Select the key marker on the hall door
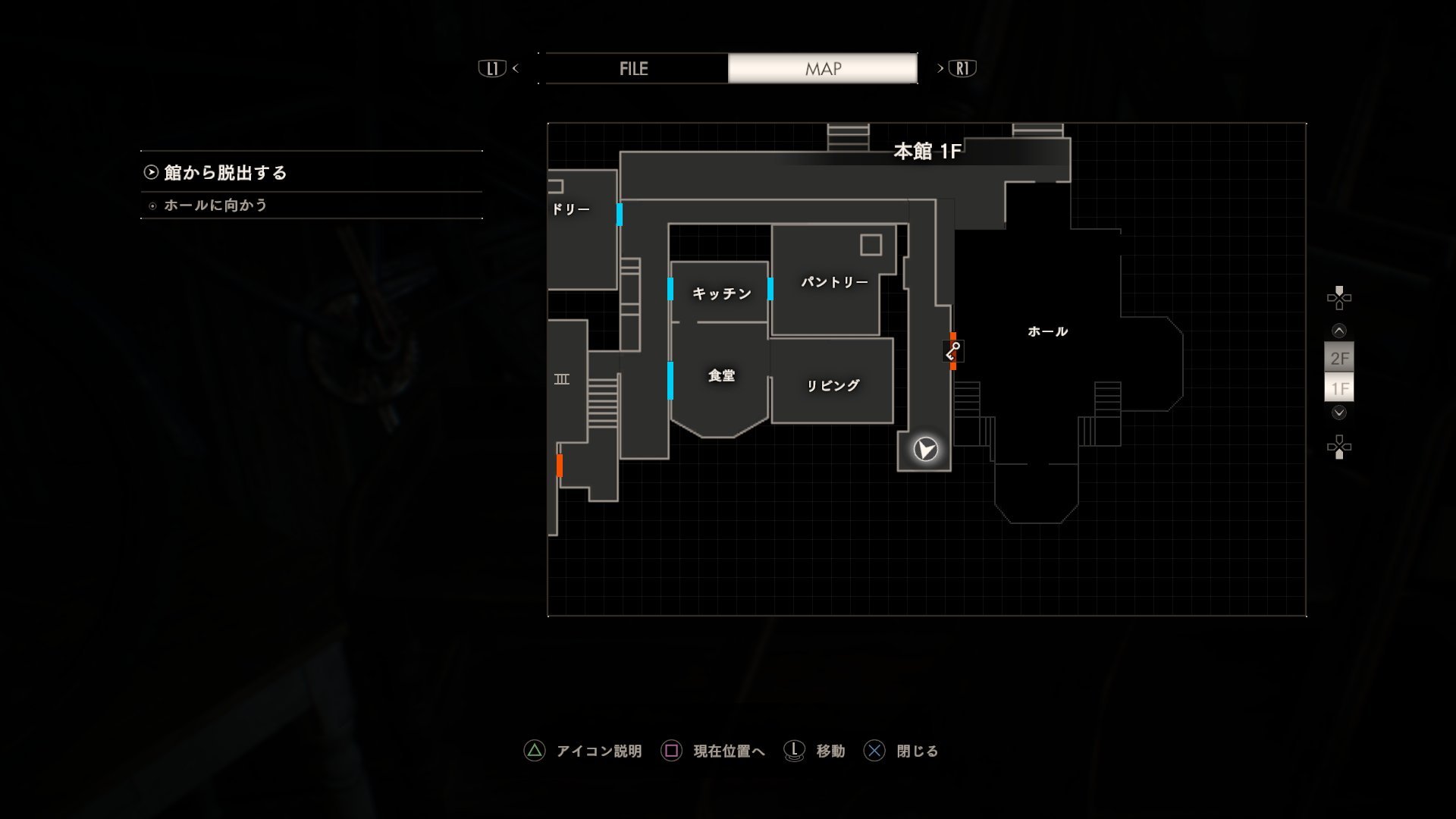The height and width of the screenshot is (819, 1456). click(x=952, y=351)
